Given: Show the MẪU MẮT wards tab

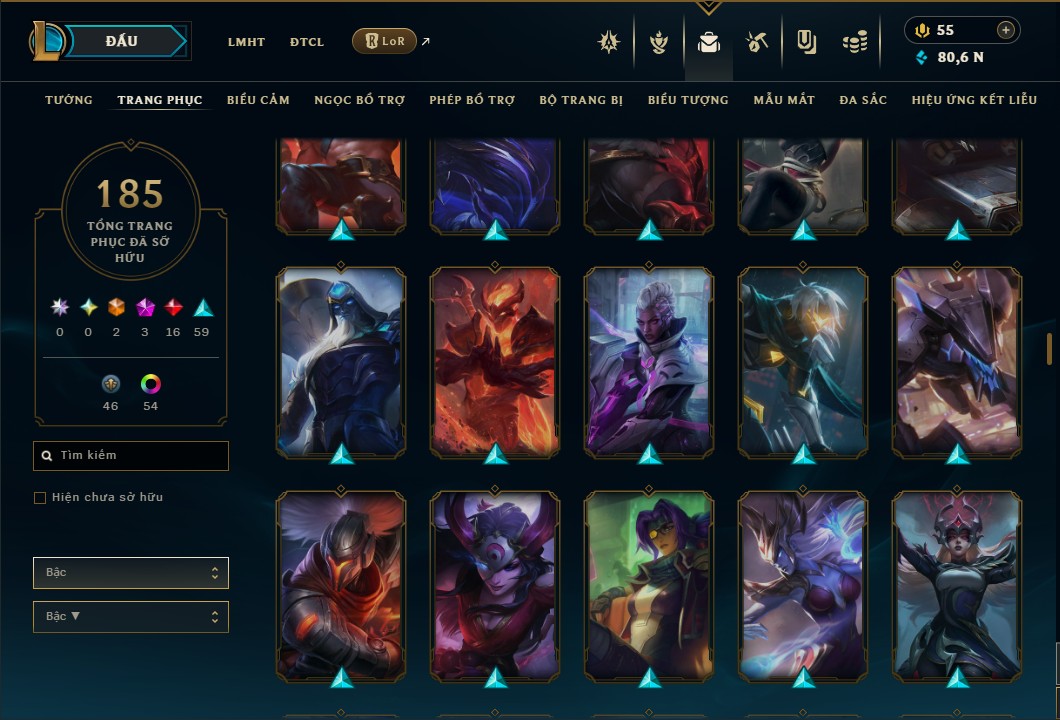Looking at the screenshot, I should [x=784, y=100].
